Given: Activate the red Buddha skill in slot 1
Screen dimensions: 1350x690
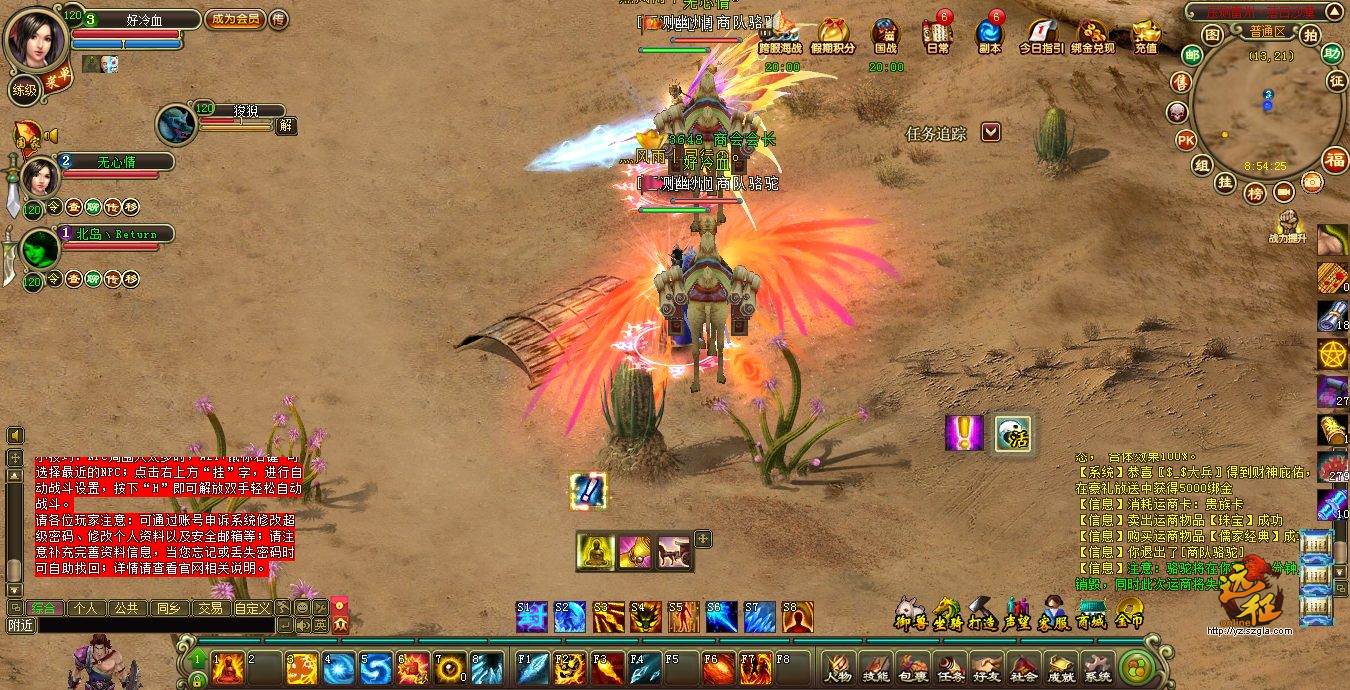Looking at the screenshot, I should [x=228, y=666].
